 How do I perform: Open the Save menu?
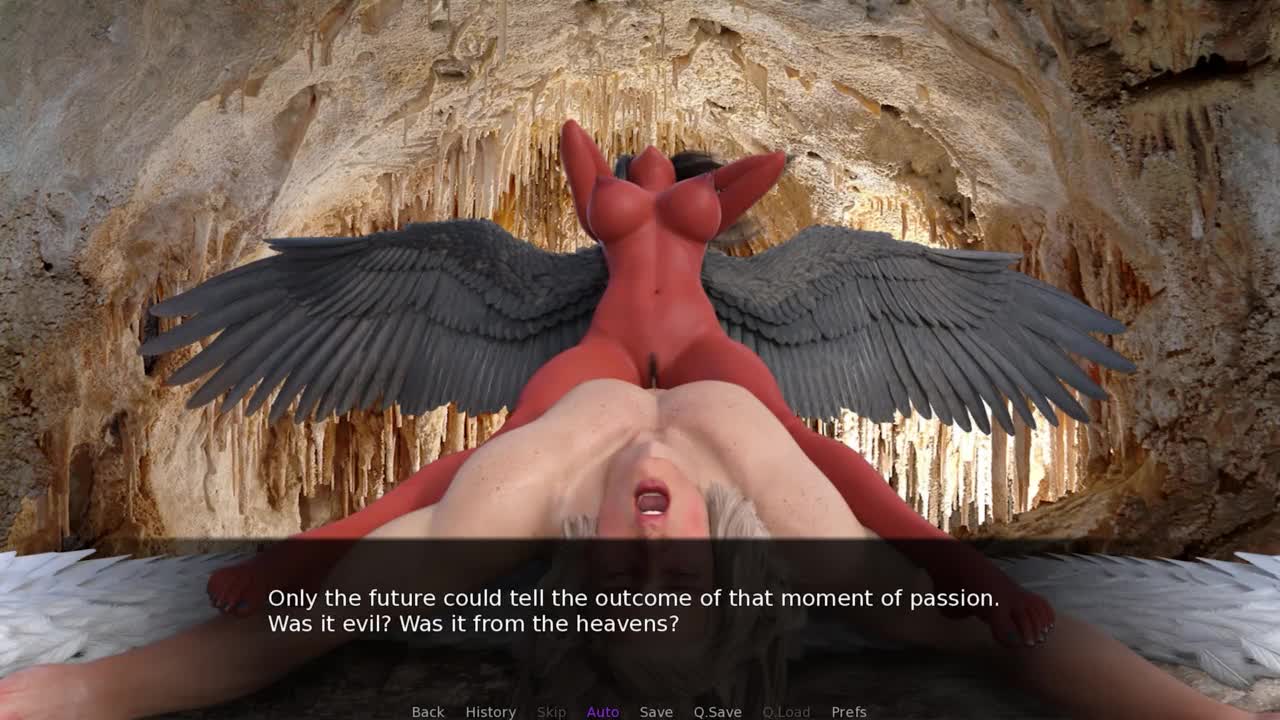pos(656,711)
